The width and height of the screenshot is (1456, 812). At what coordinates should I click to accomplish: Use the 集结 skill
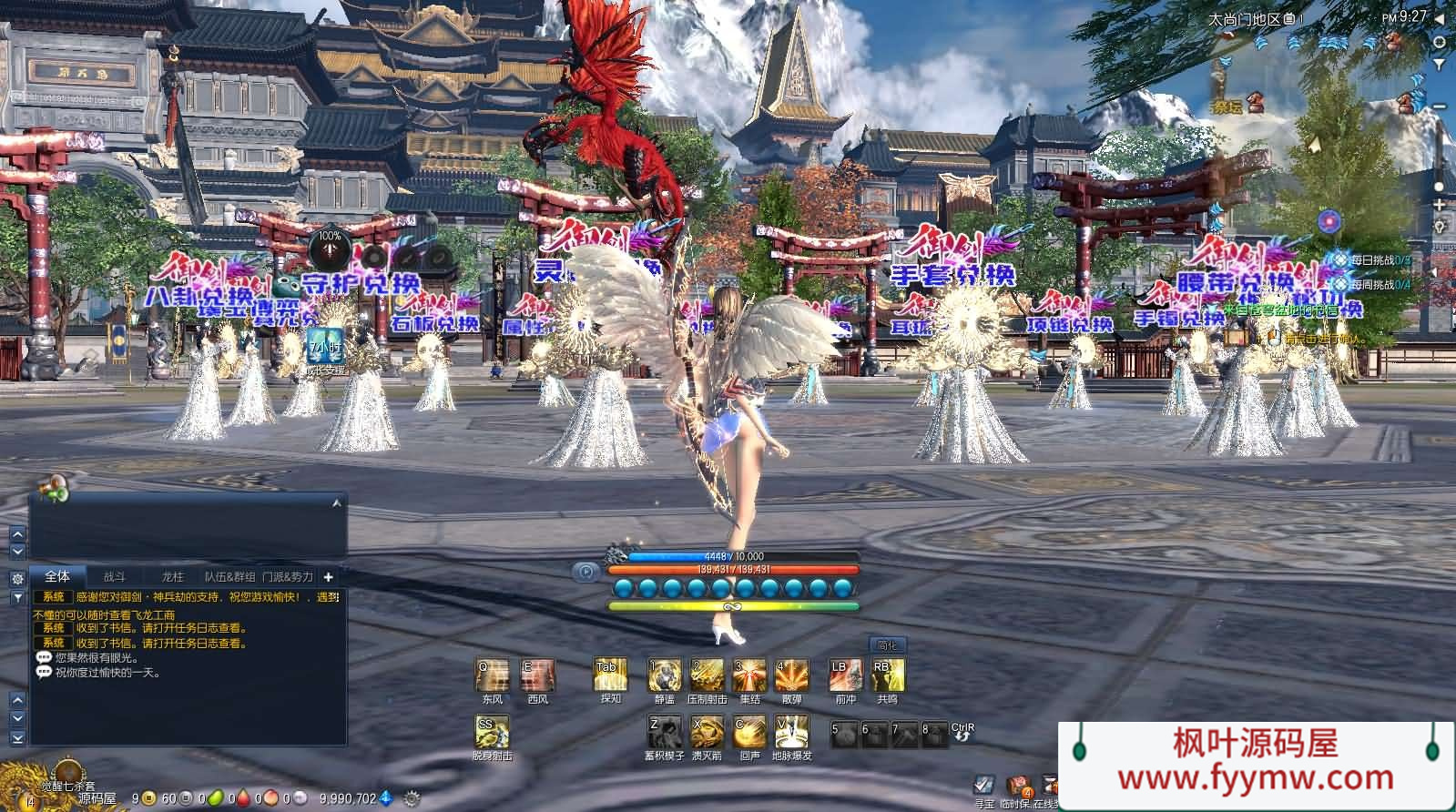(749, 676)
